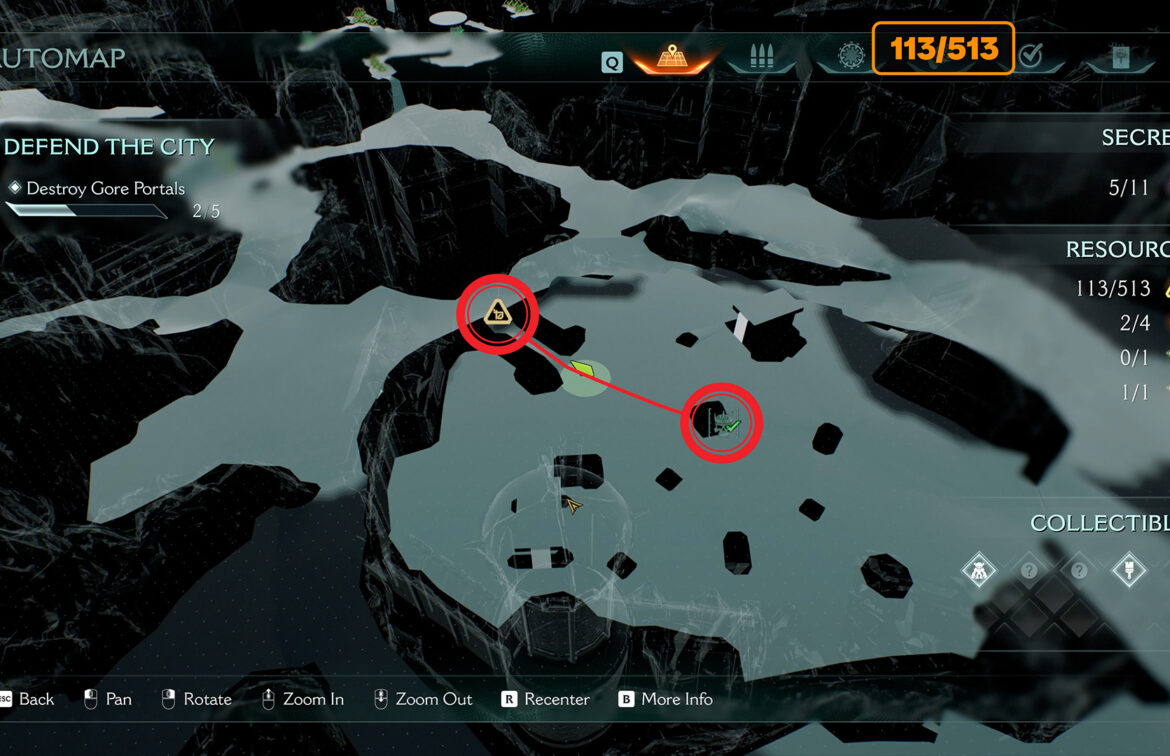Click the yellow player arrow on the map
1170x756 pixels.
click(572, 506)
